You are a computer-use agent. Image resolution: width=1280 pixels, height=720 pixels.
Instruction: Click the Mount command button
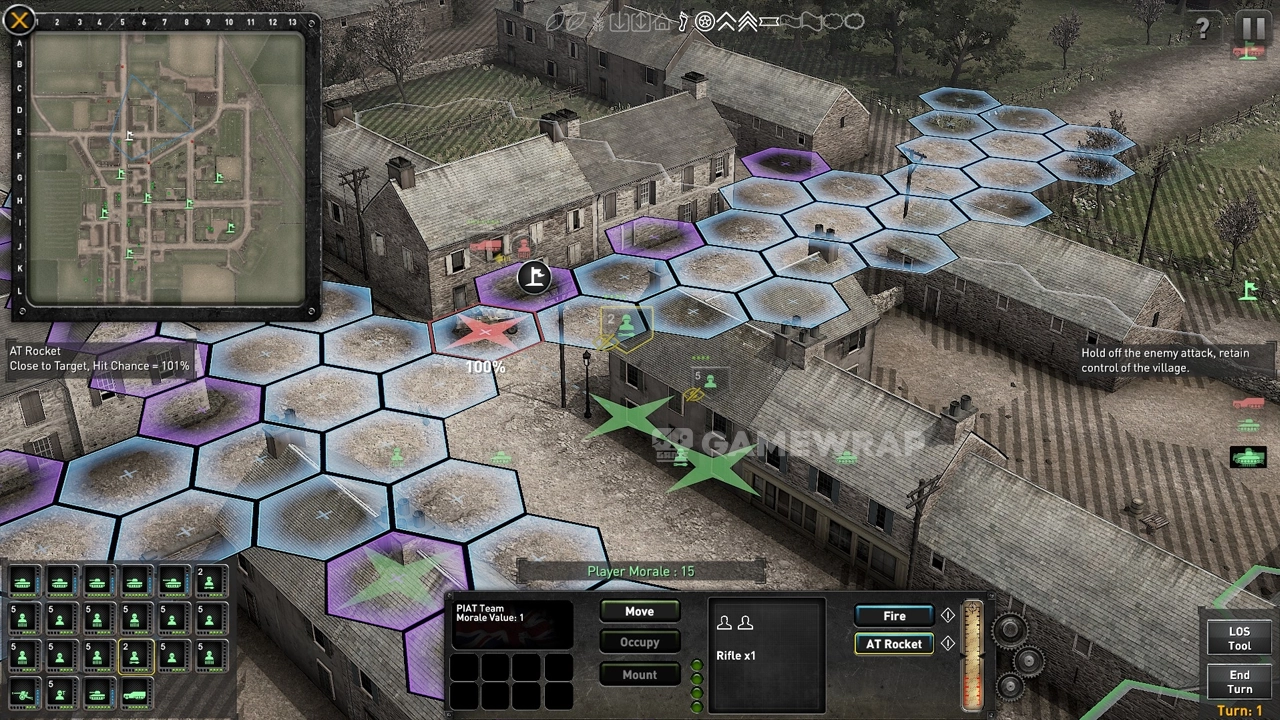(639, 675)
